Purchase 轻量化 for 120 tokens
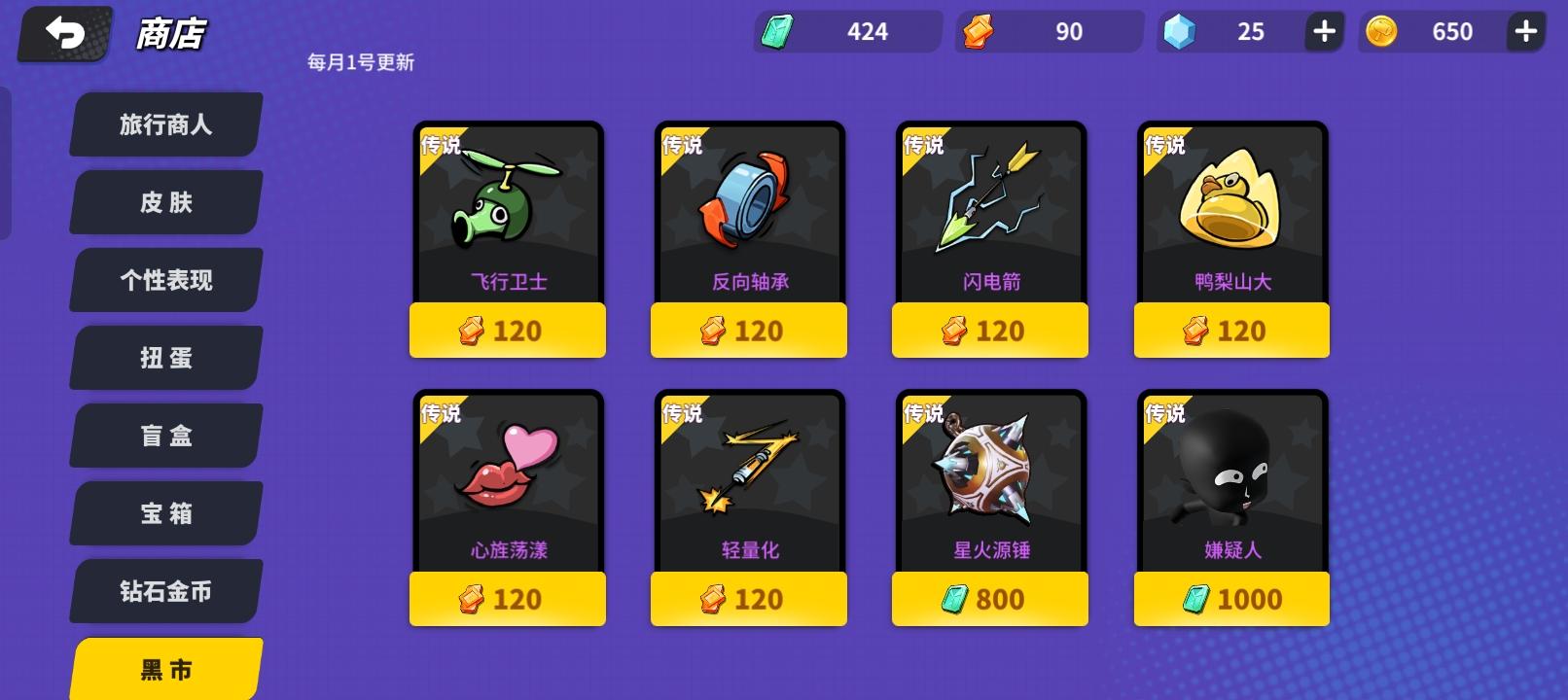 (748, 599)
